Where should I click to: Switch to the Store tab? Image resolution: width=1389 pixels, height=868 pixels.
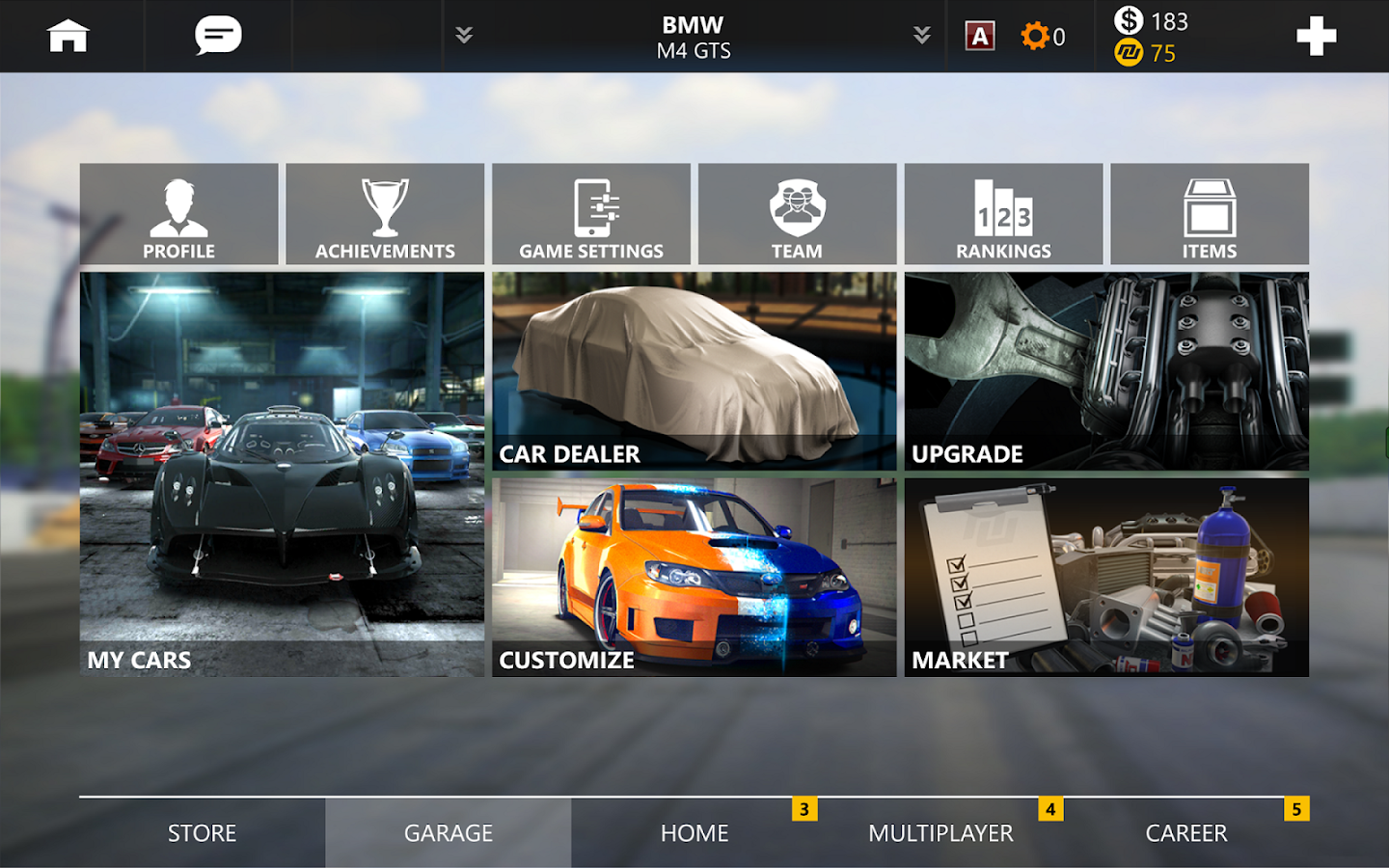(202, 833)
